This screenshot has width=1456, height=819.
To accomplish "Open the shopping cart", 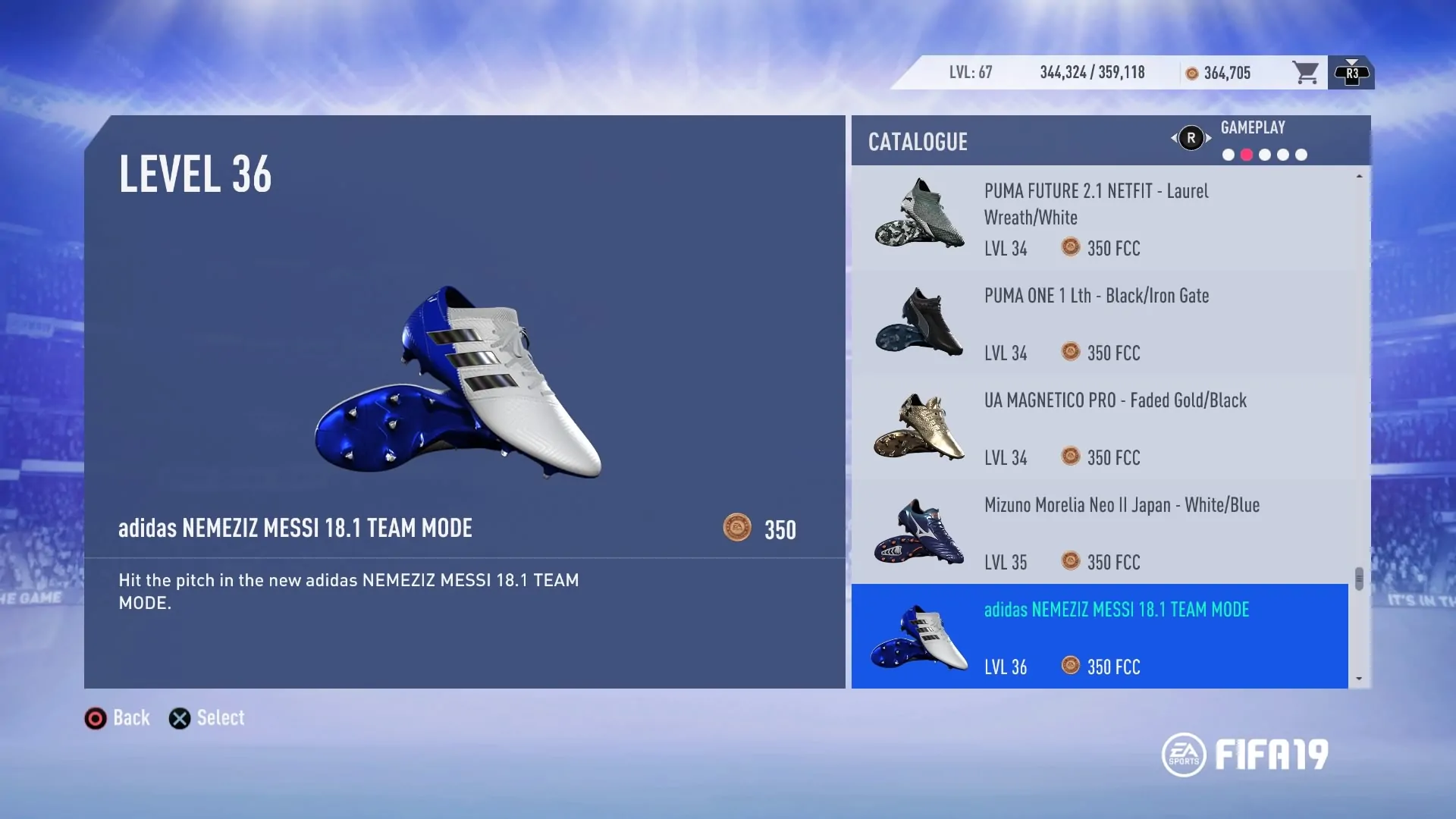I will tap(1306, 72).
